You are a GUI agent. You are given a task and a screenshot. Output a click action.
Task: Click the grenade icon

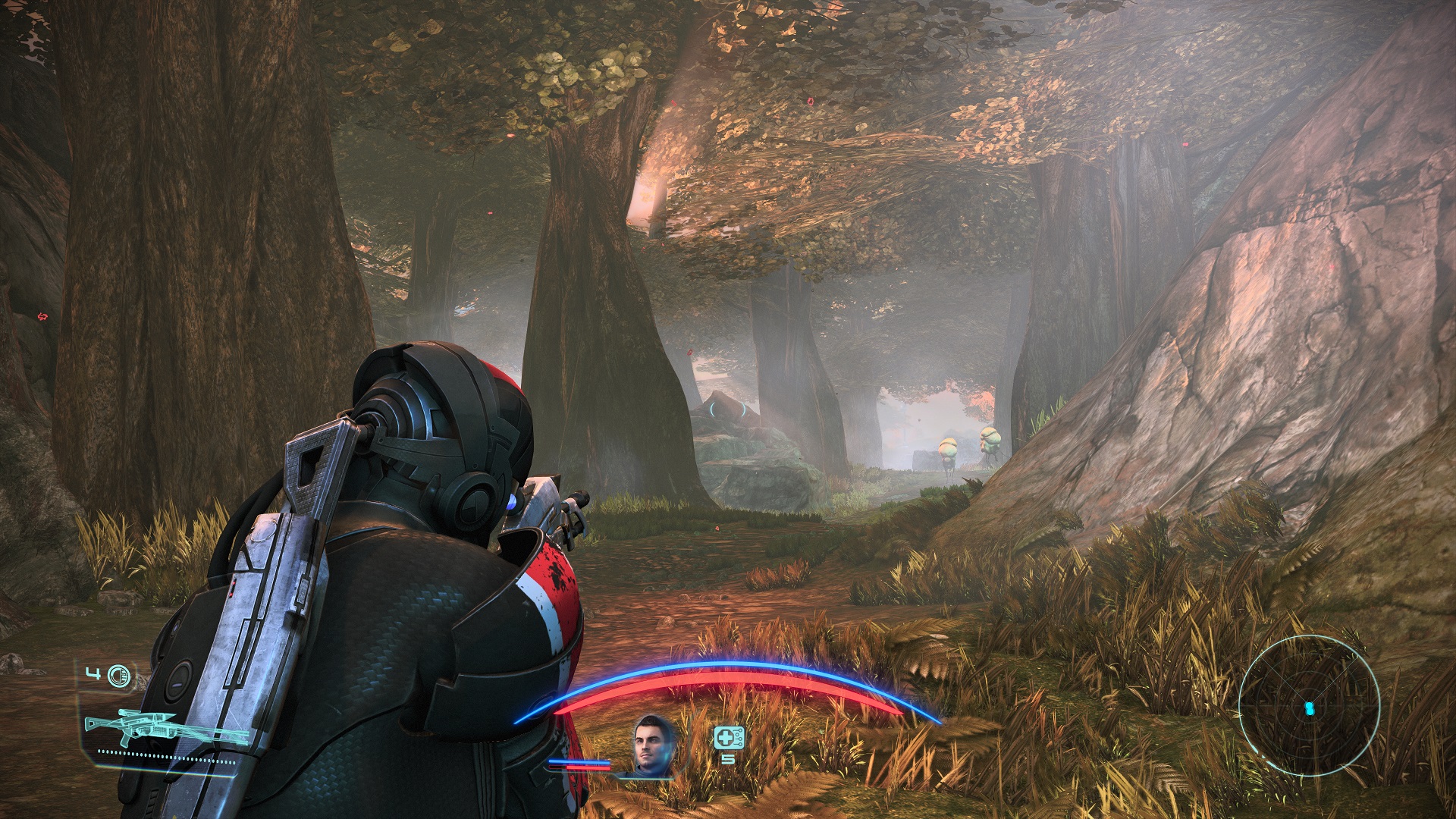coord(118,676)
